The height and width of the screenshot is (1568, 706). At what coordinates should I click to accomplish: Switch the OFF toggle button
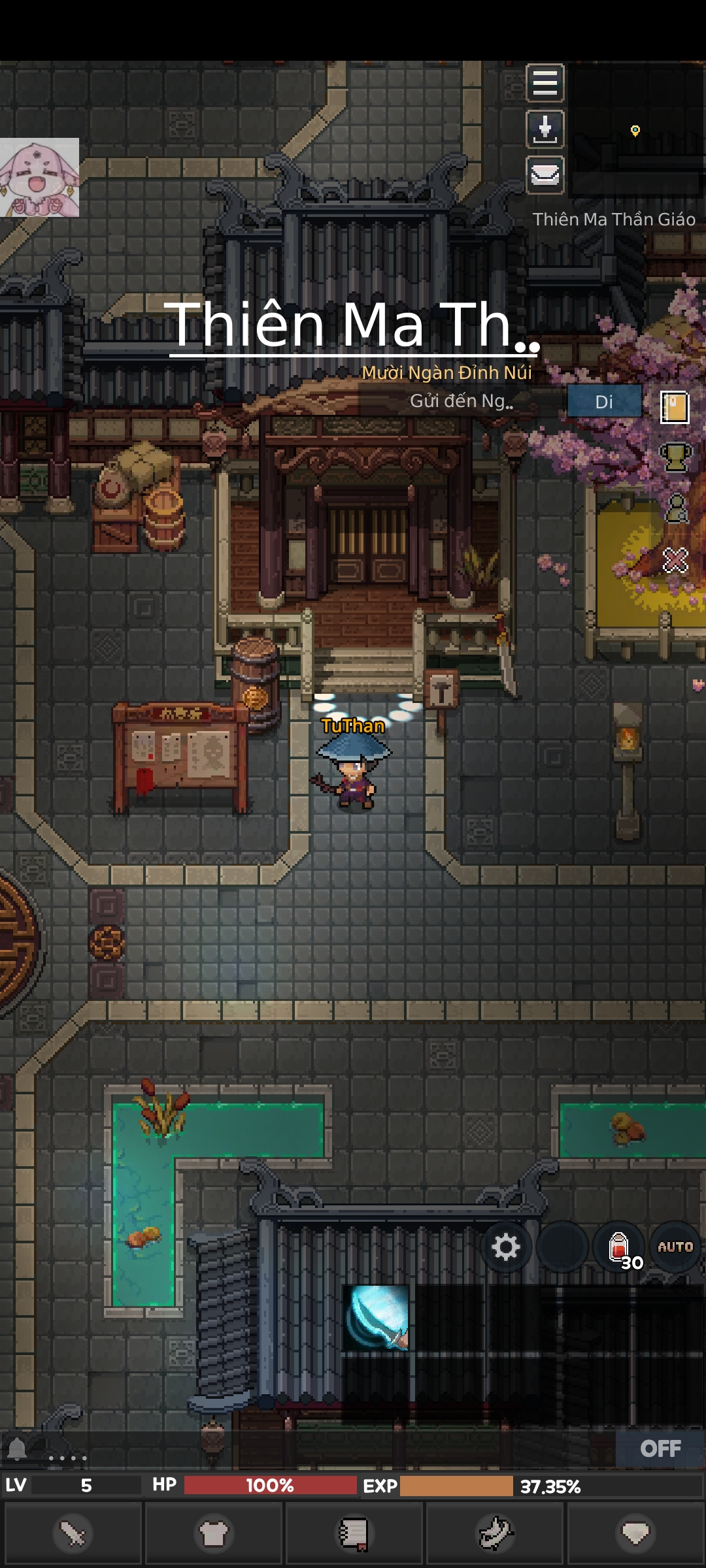[x=660, y=1448]
